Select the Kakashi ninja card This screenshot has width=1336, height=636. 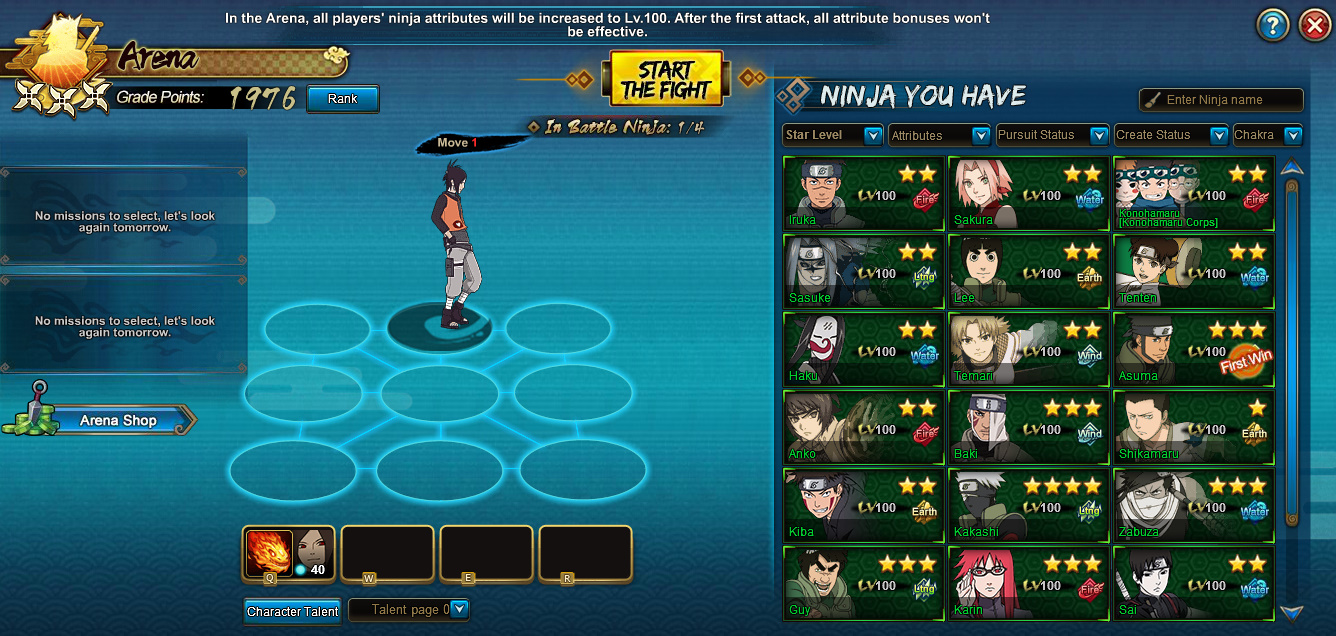(x=1027, y=506)
